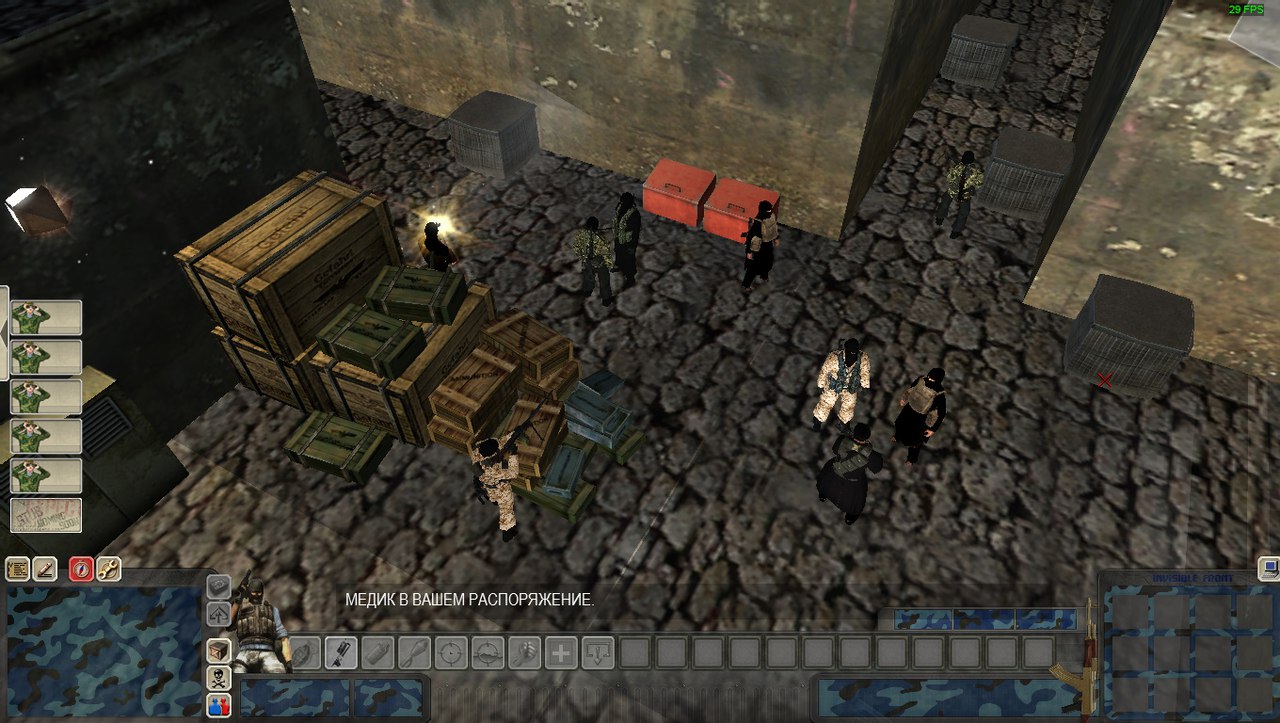1280x723 pixels.
Task: Click the stamped document card in squad list
Action: (46, 516)
